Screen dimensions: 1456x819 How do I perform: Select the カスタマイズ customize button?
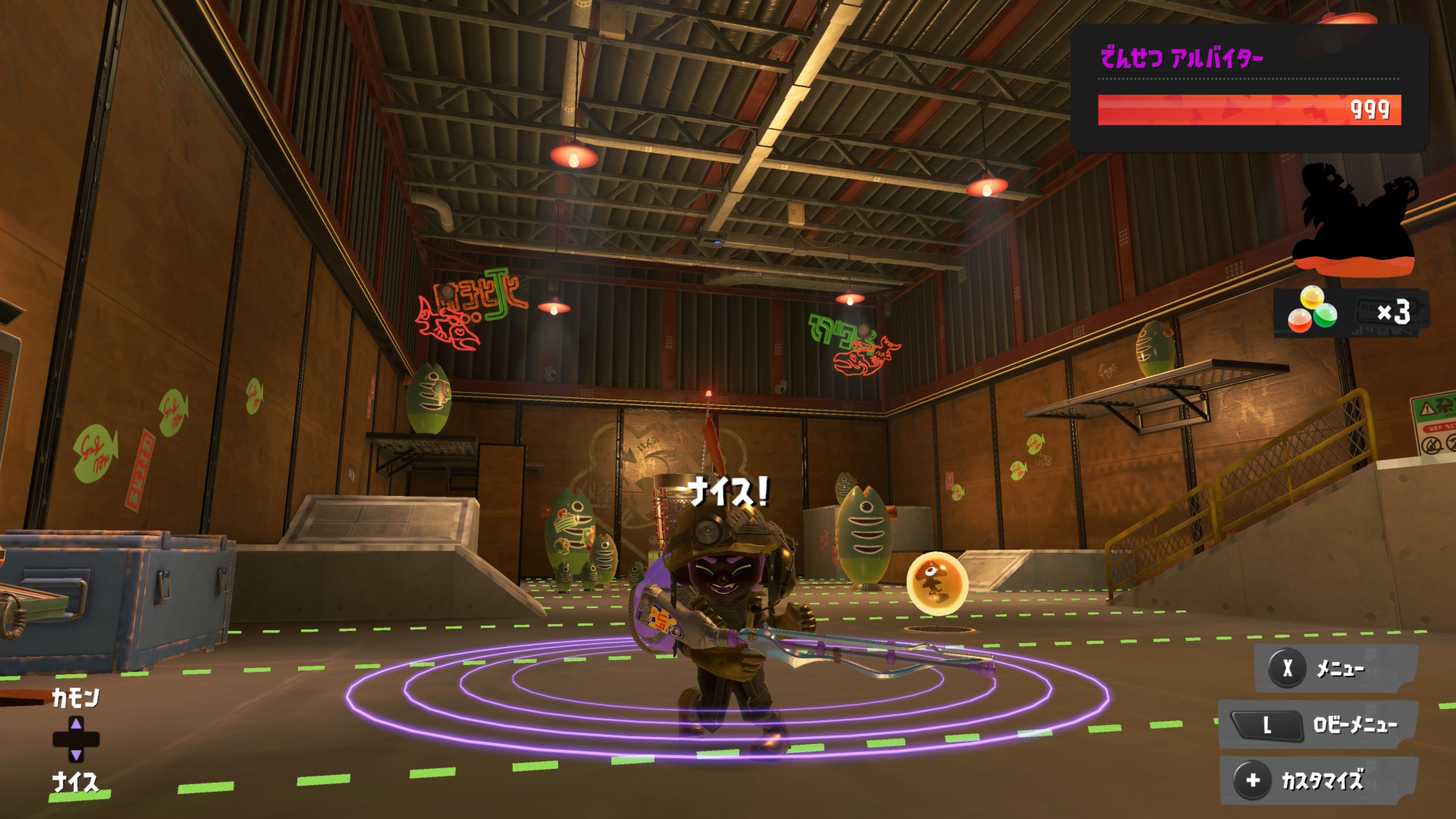point(1318,780)
